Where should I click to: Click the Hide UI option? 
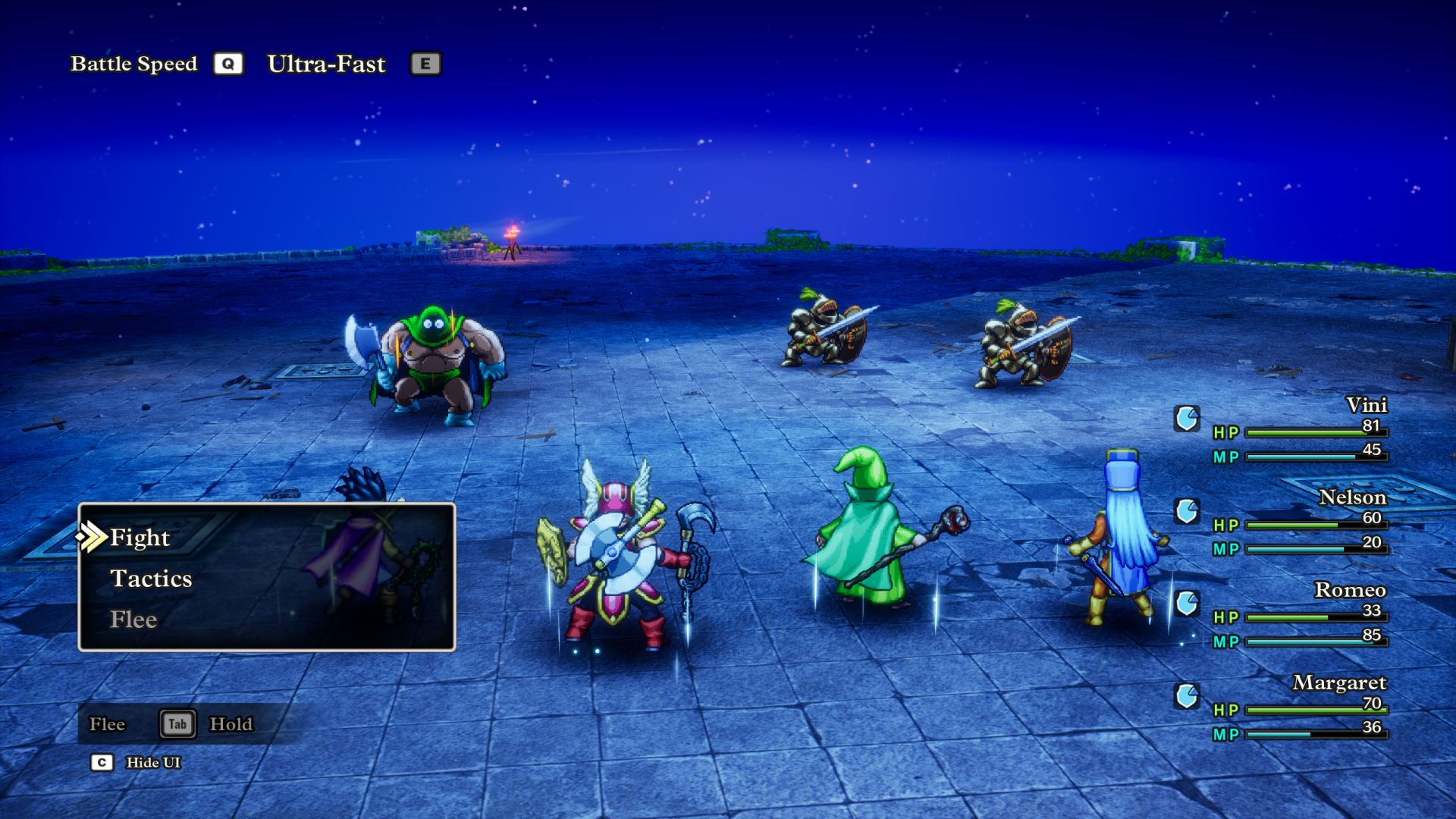(152, 763)
